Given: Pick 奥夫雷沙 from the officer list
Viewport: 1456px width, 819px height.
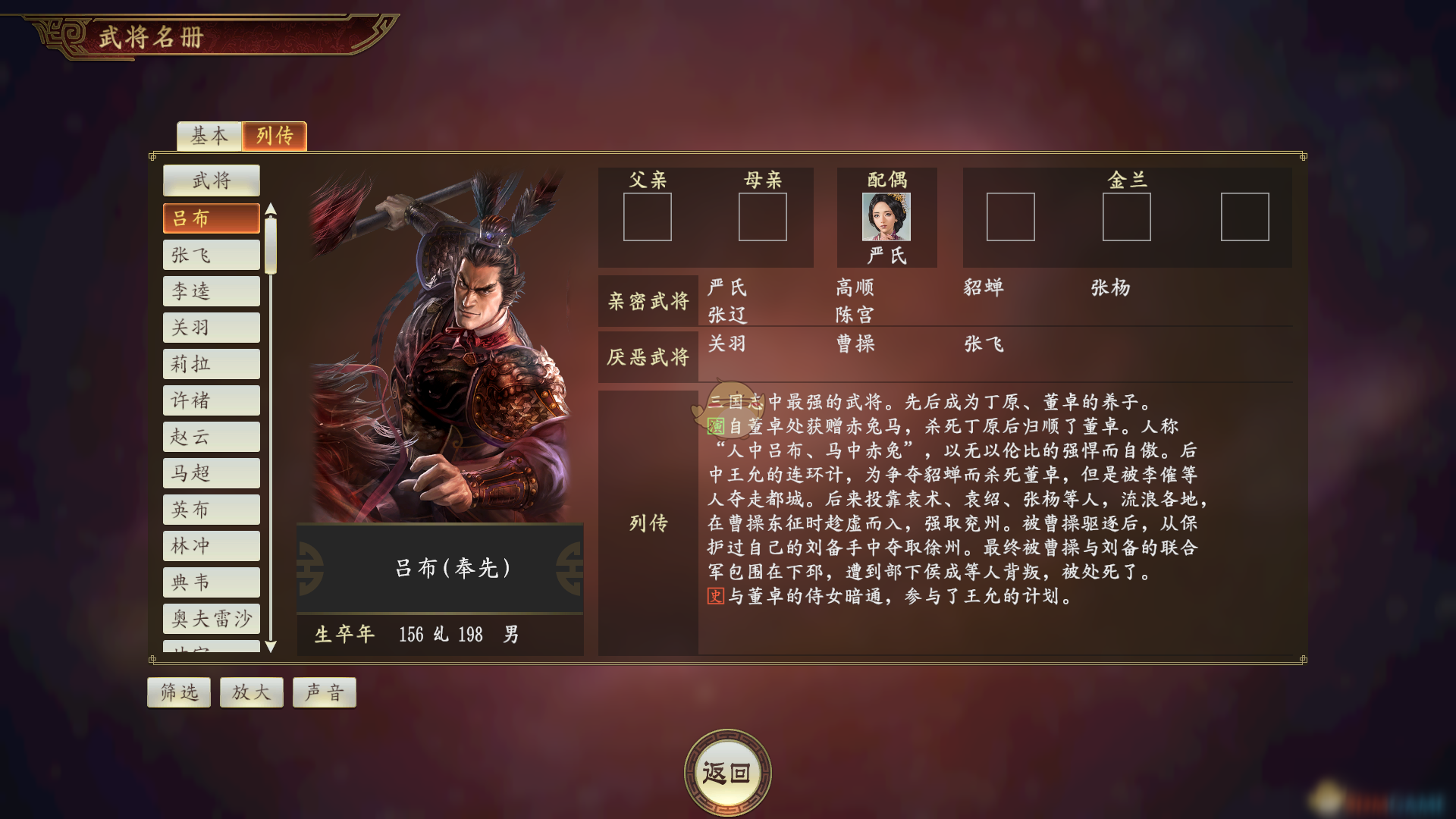Looking at the screenshot, I should click(212, 619).
